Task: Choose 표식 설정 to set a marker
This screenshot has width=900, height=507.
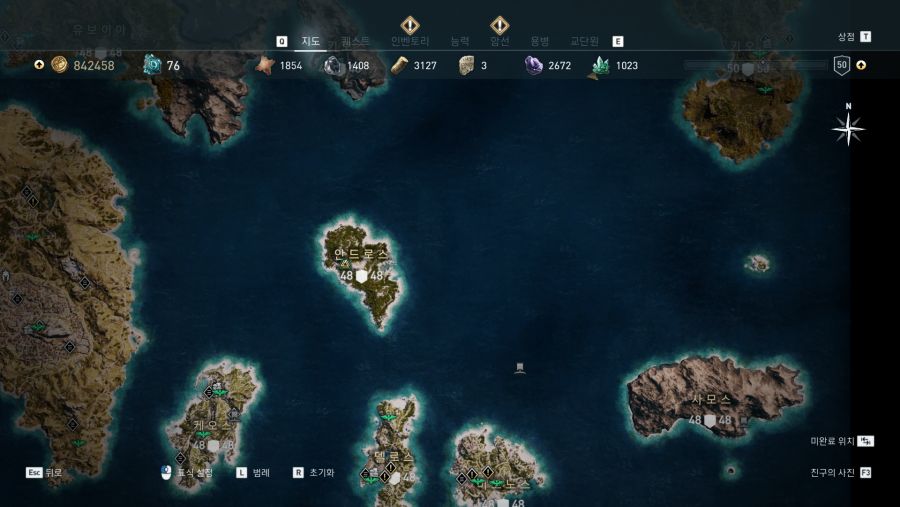Action: click(194, 471)
